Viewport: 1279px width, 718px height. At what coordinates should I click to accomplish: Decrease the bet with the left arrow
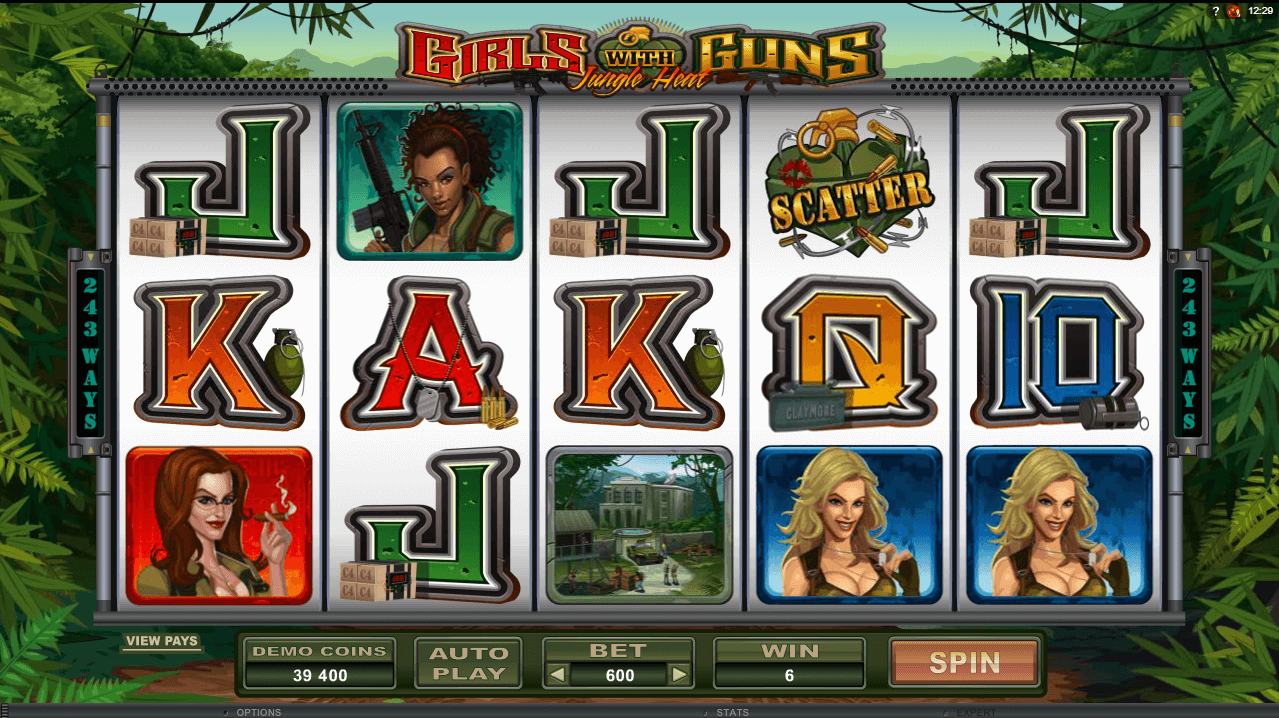[x=556, y=675]
